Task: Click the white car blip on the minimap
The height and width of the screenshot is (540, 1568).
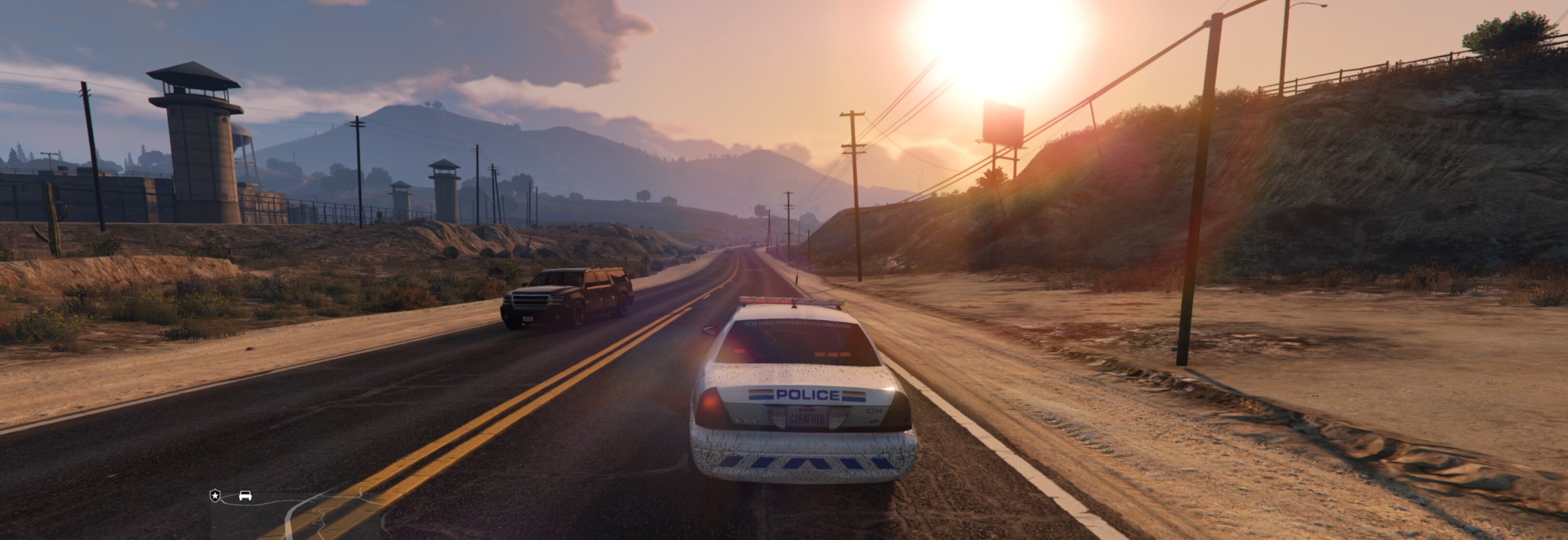Action: tap(245, 496)
